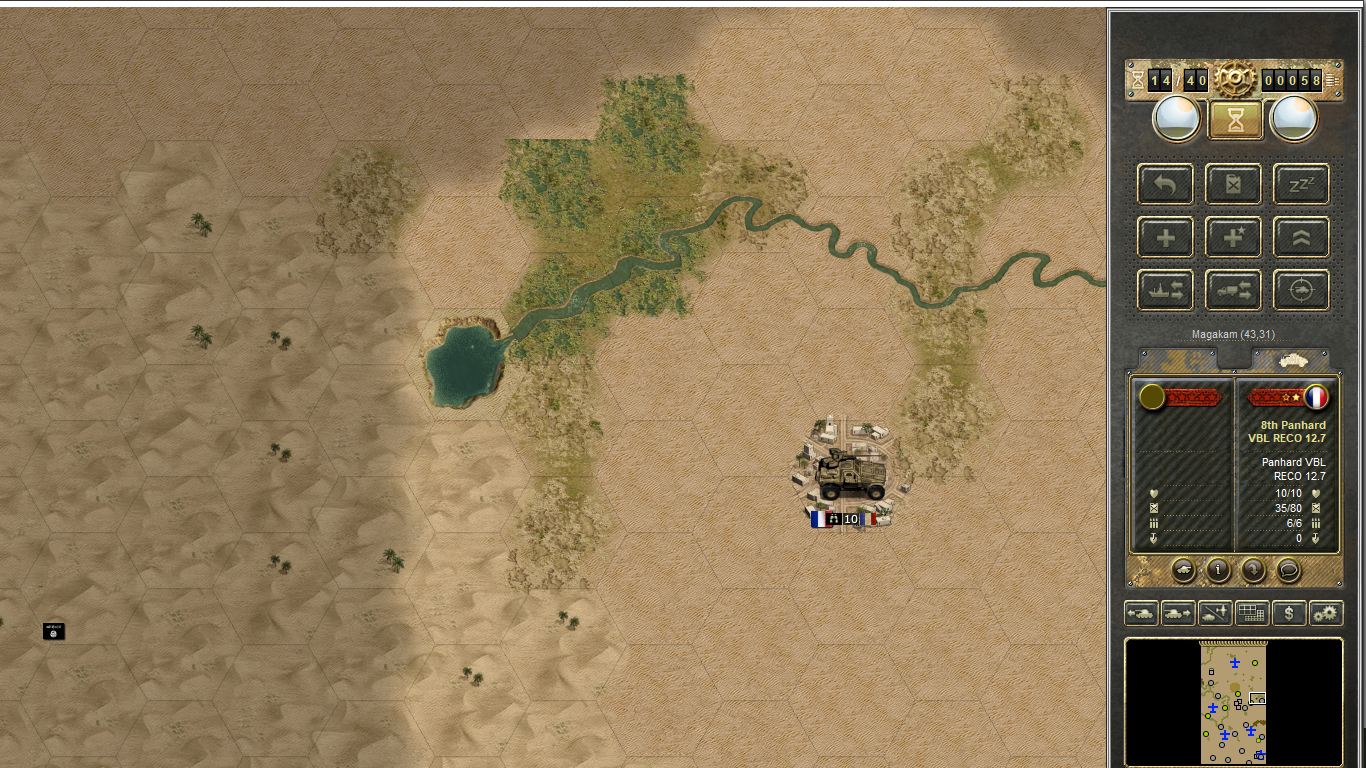The width and height of the screenshot is (1366, 768).
Task: Open the dollar sign purchase screen
Action: (x=1289, y=613)
